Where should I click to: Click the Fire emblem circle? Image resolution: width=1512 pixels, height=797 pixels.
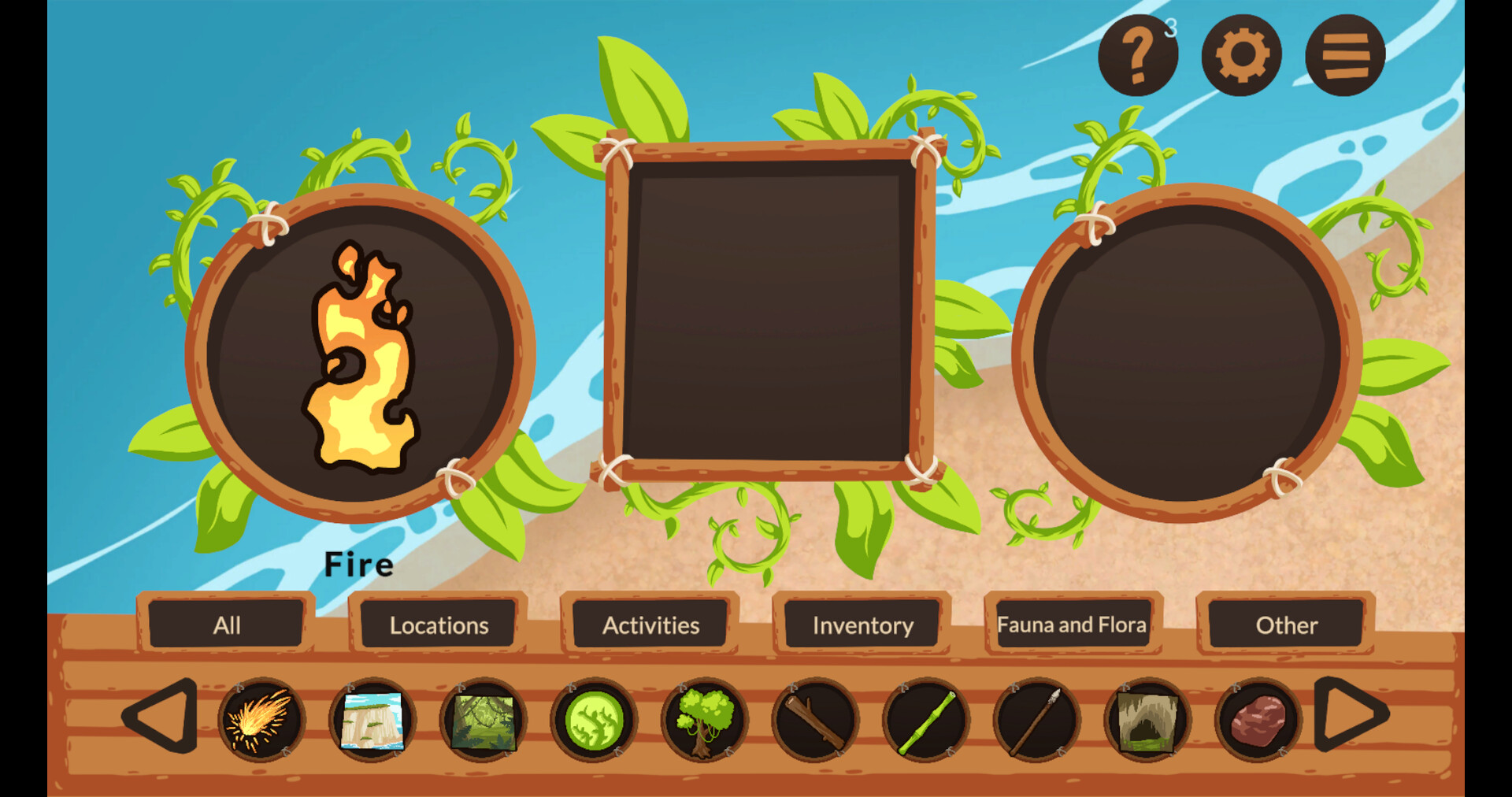pos(362,354)
